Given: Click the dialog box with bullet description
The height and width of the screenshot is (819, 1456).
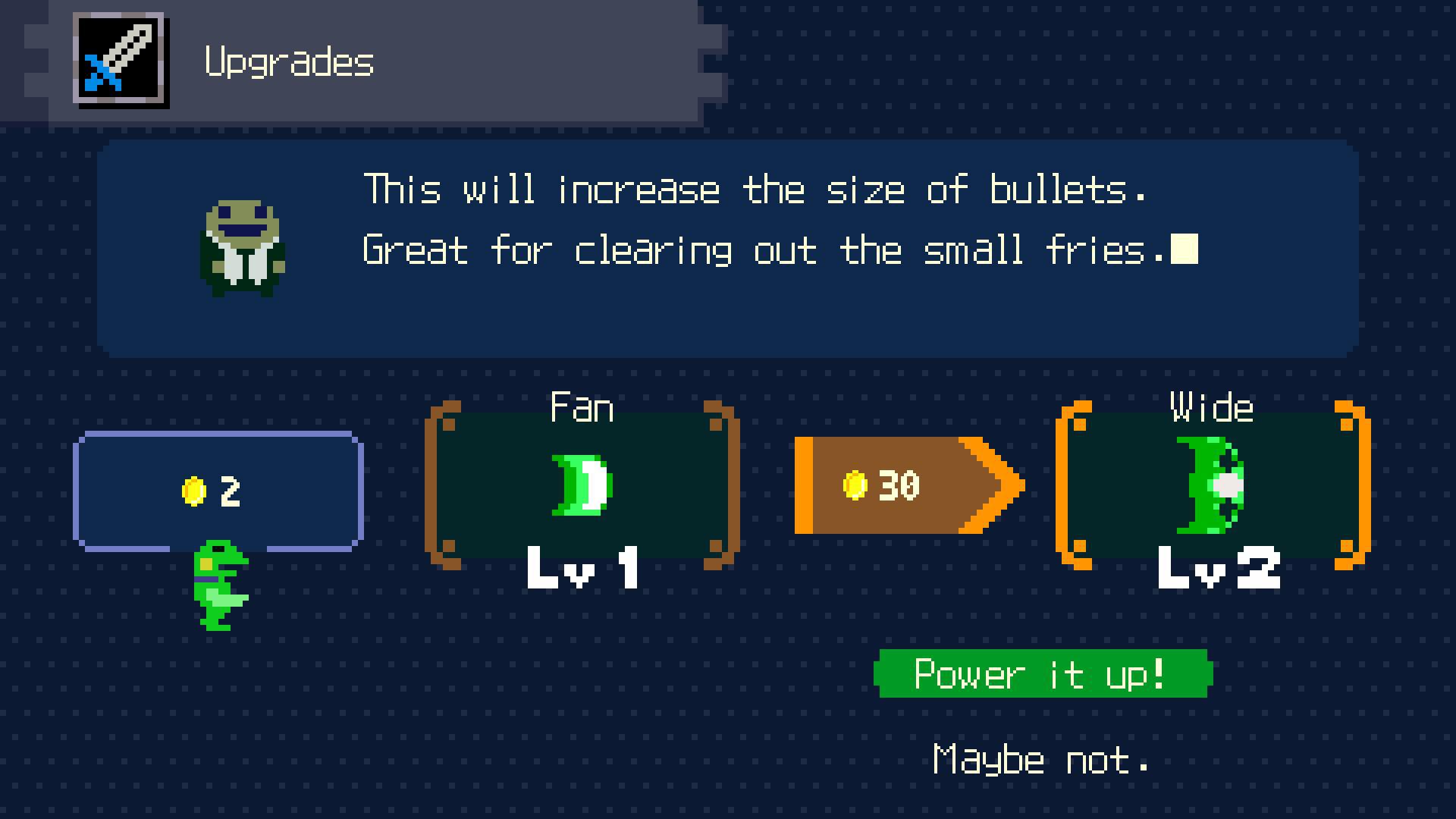Looking at the screenshot, I should (x=728, y=250).
